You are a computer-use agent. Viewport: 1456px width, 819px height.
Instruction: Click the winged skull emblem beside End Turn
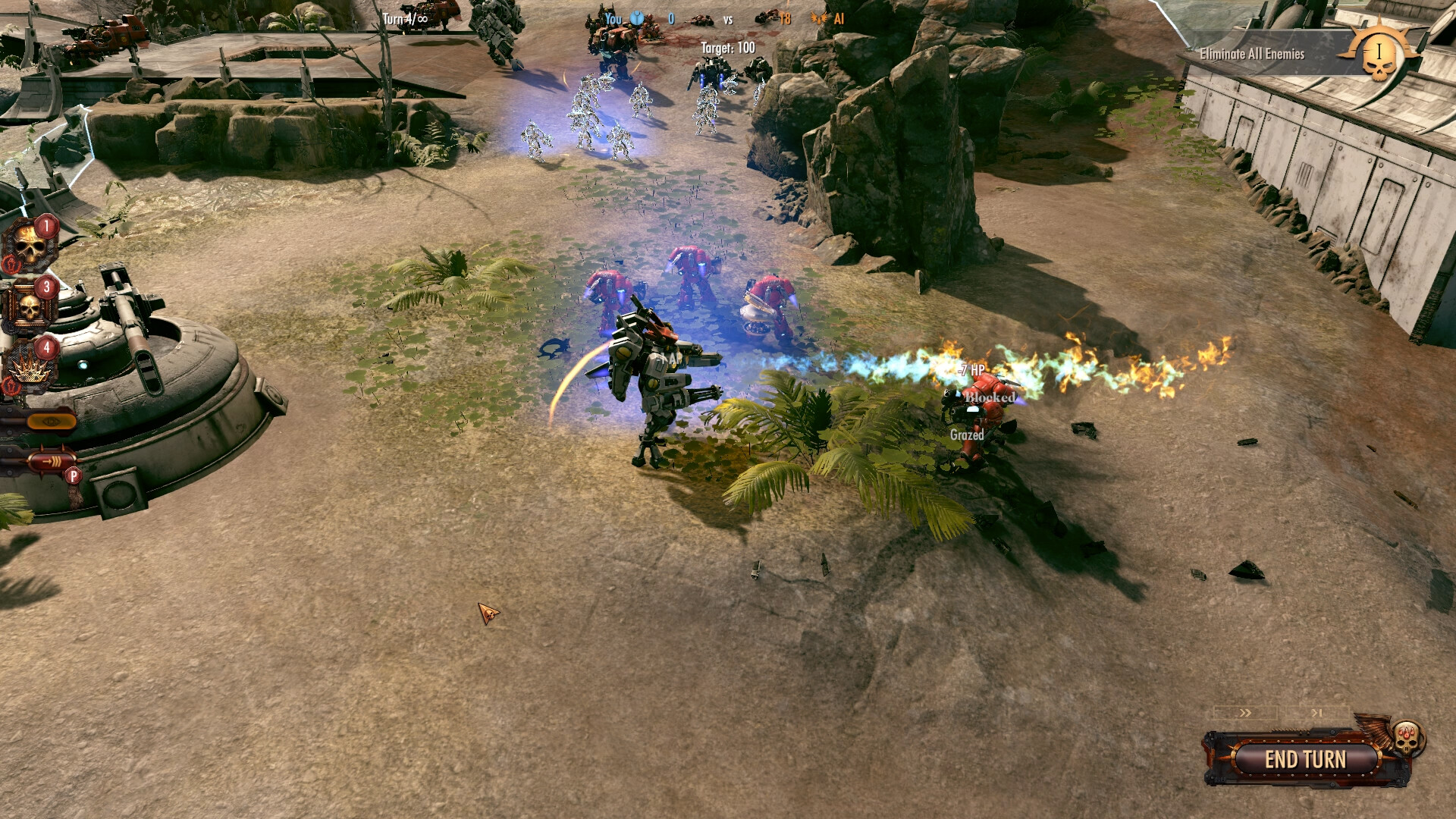click(1405, 738)
